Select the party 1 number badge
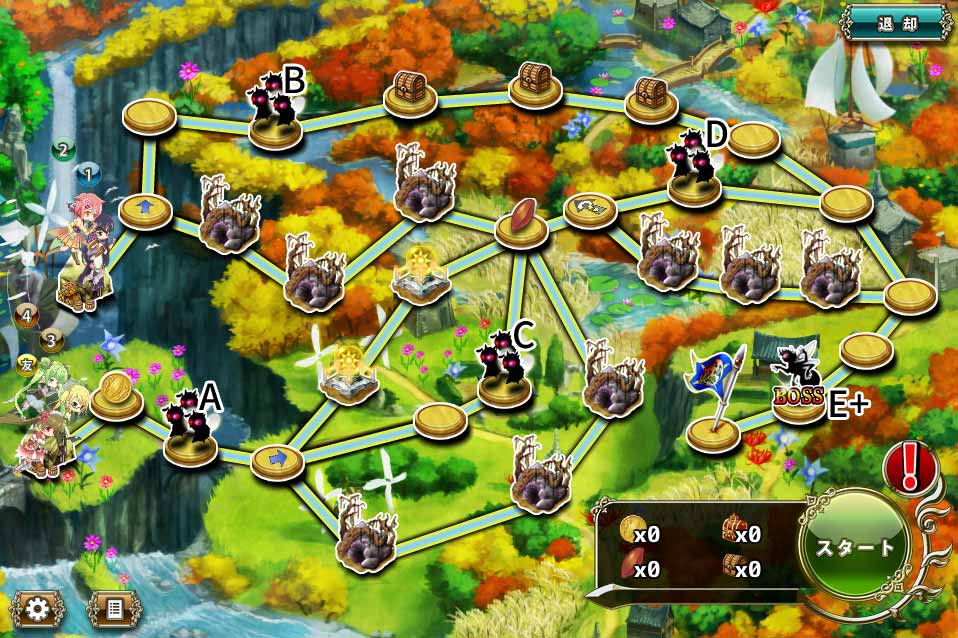958x638 pixels. (x=88, y=176)
